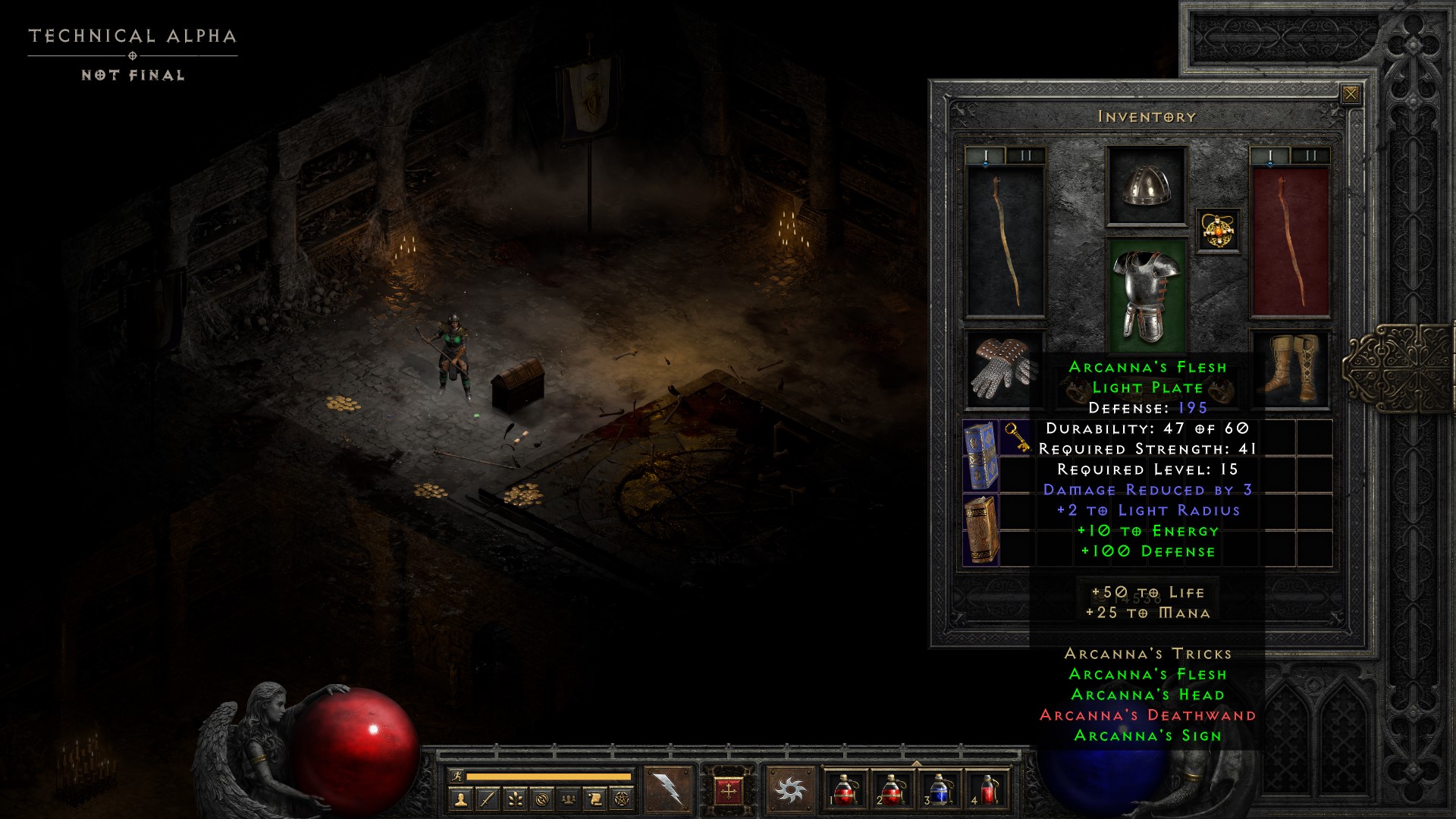Use the red healing potion in belt slot 1
The image size is (1456, 819).
[x=845, y=789]
